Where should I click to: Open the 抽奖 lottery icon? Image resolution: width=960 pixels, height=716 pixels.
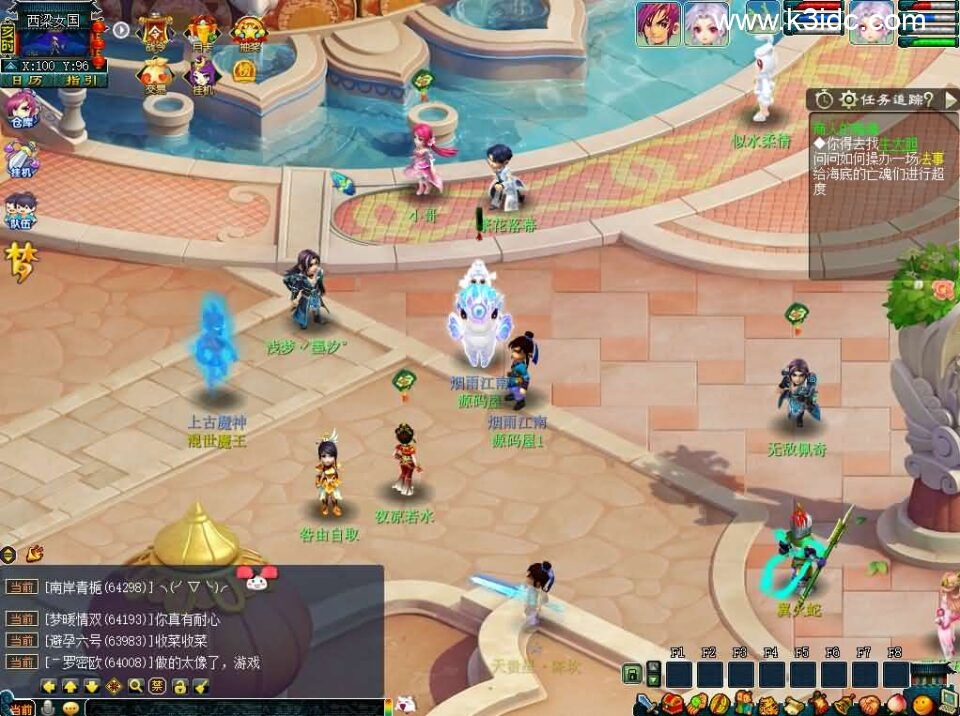[247, 31]
